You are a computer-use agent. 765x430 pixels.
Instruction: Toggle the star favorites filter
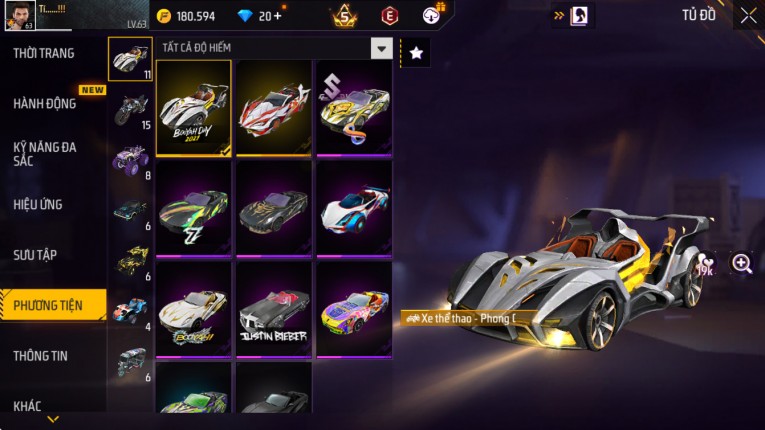416,53
